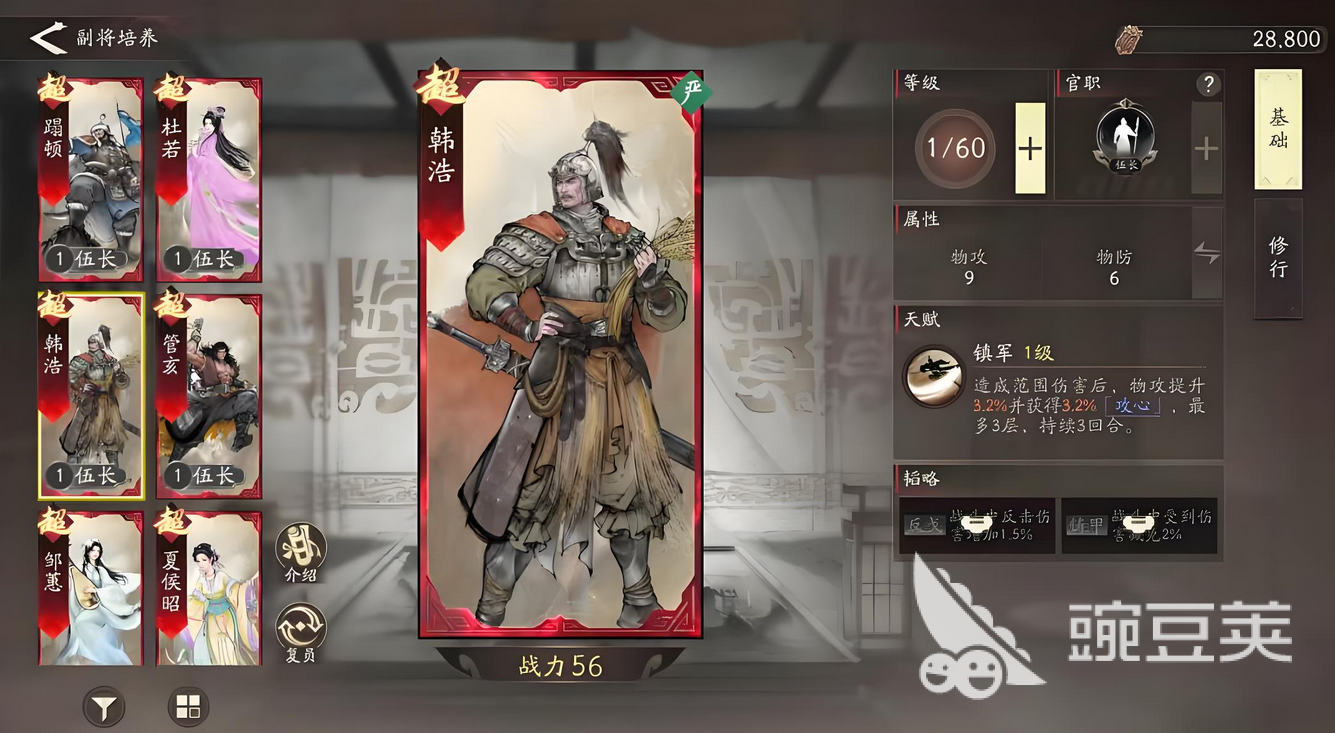Select the 邹蕙 general card
The height and width of the screenshot is (733, 1335).
tap(90, 587)
